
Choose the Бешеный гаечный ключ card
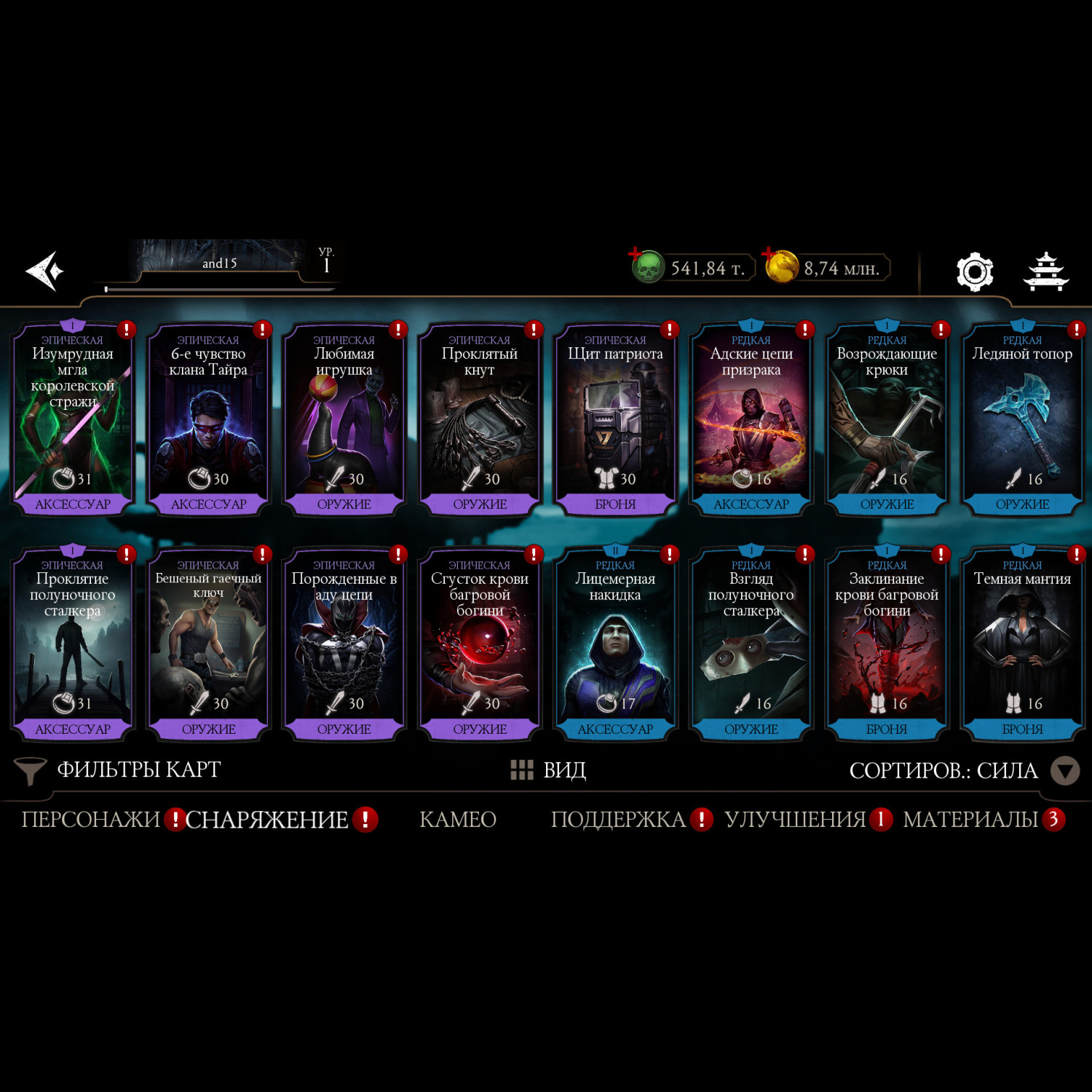(x=208, y=645)
